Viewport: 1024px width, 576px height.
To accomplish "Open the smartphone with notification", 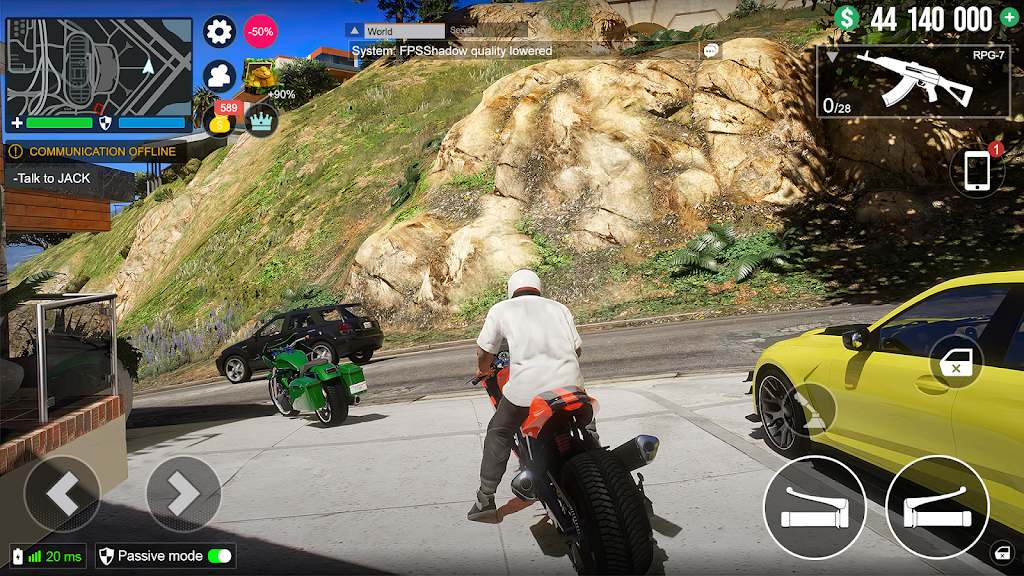I will coord(977,171).
